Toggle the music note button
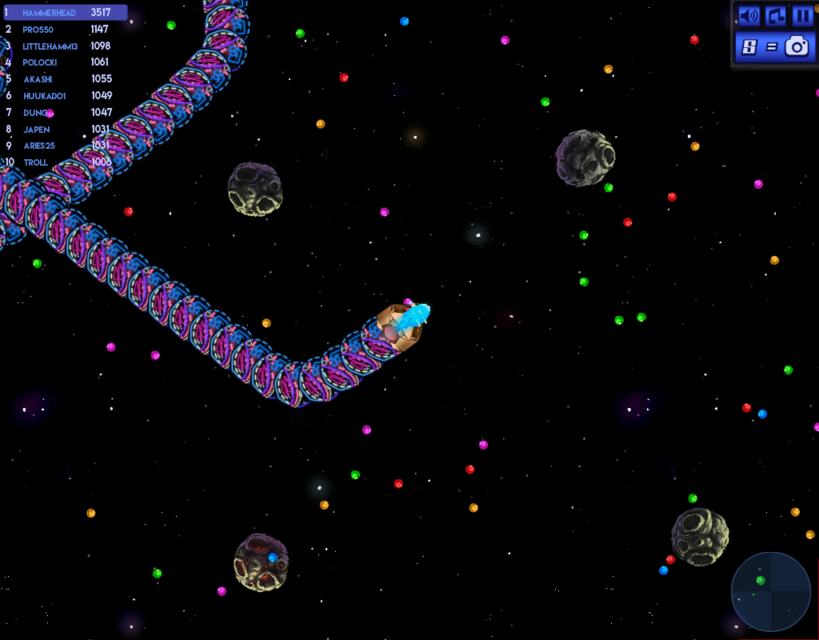This screenshot has height=640, width=819. (x=776, y=16)
